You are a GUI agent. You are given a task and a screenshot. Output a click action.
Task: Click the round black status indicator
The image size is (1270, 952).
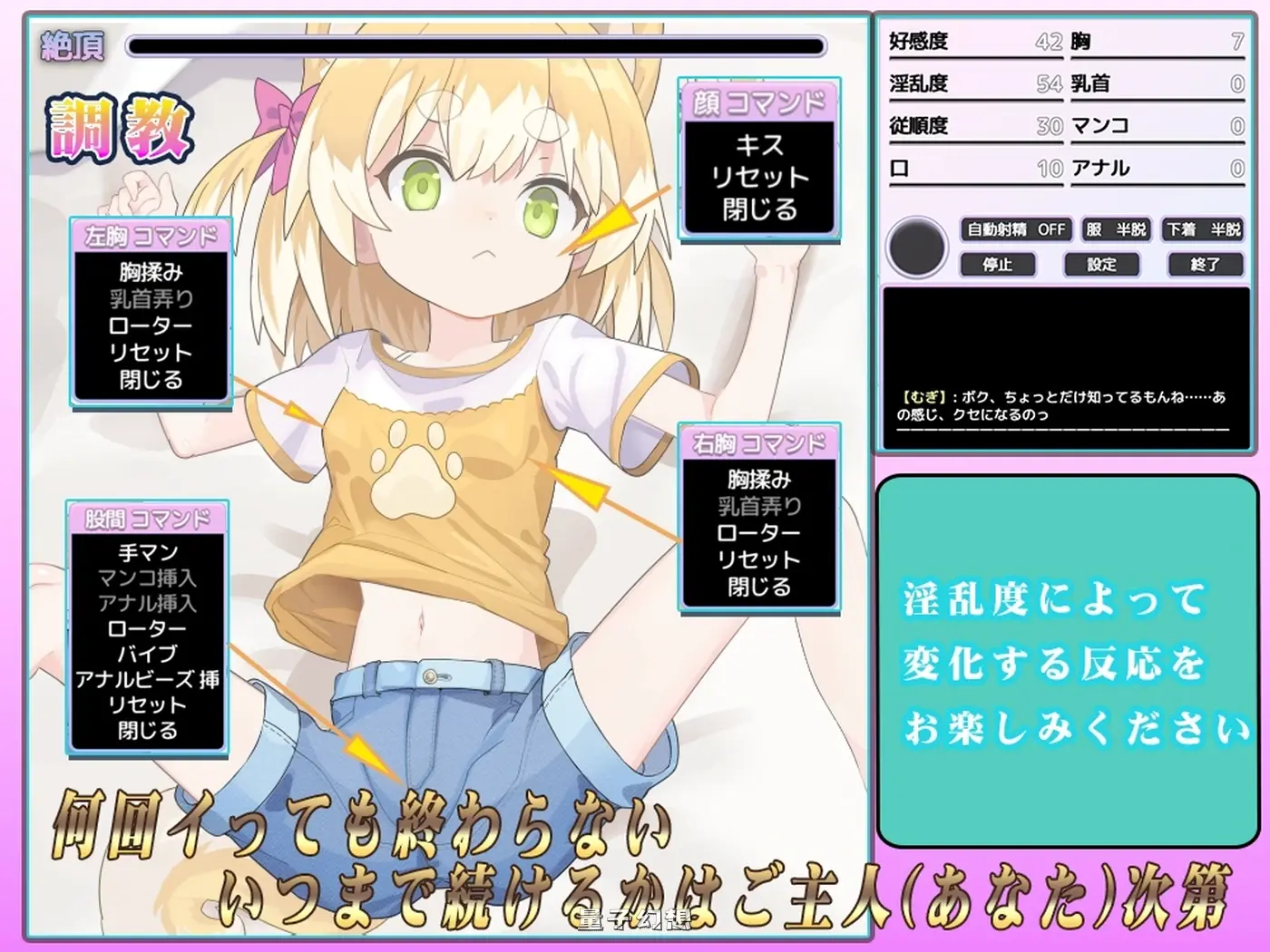[917, 247]
